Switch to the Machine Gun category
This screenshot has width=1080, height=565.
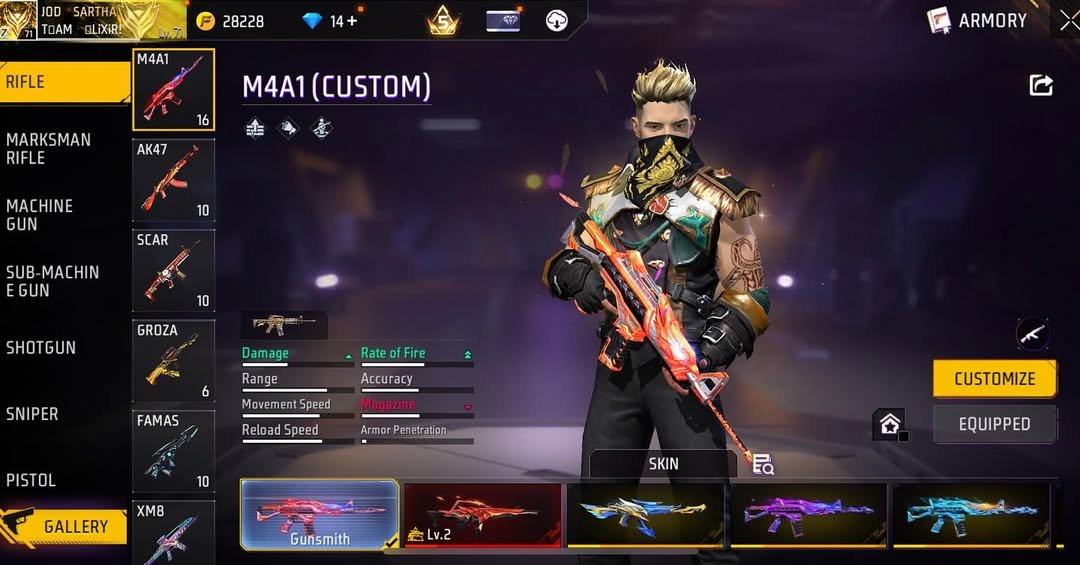click(40, 214)
